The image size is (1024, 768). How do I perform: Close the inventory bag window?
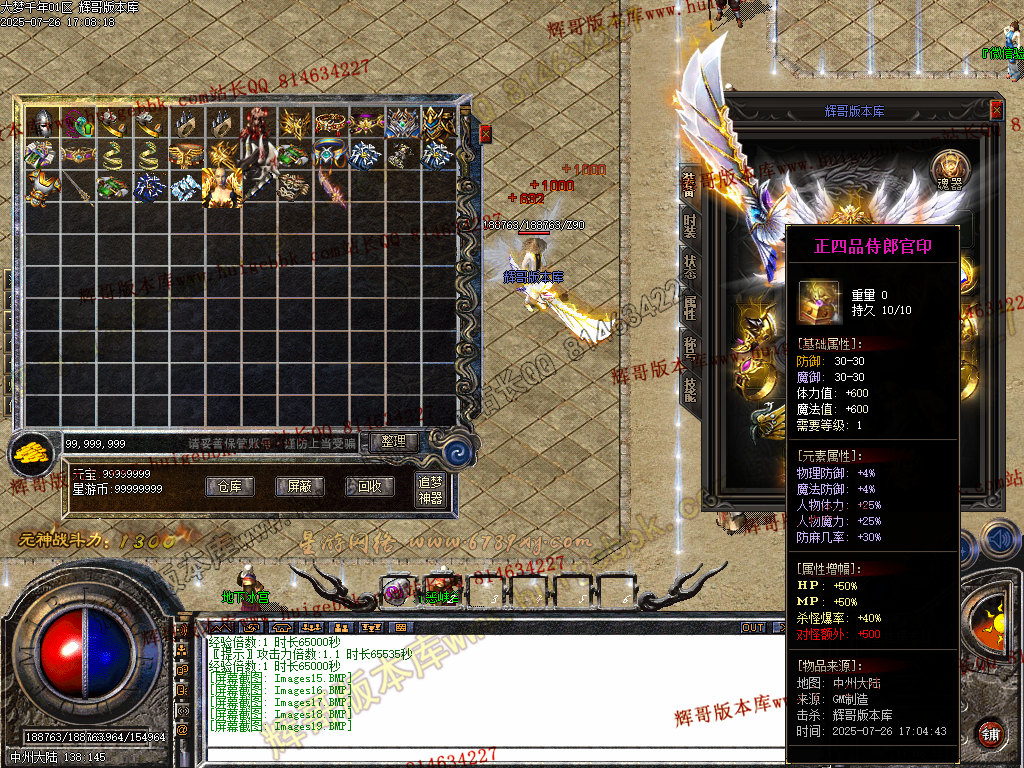(486, 133)
